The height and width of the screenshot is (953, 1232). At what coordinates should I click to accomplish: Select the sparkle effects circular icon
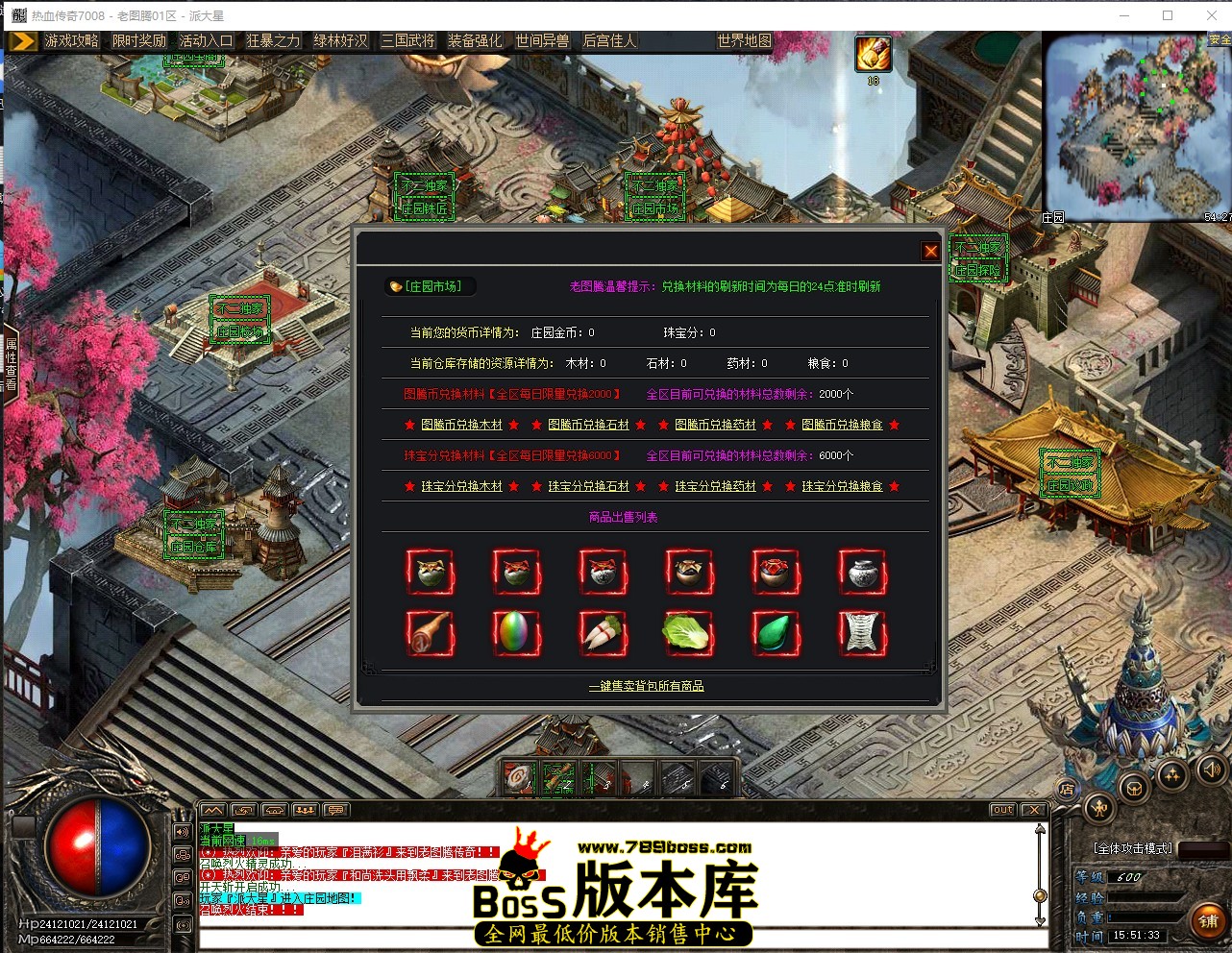[x=1173, y=774]
